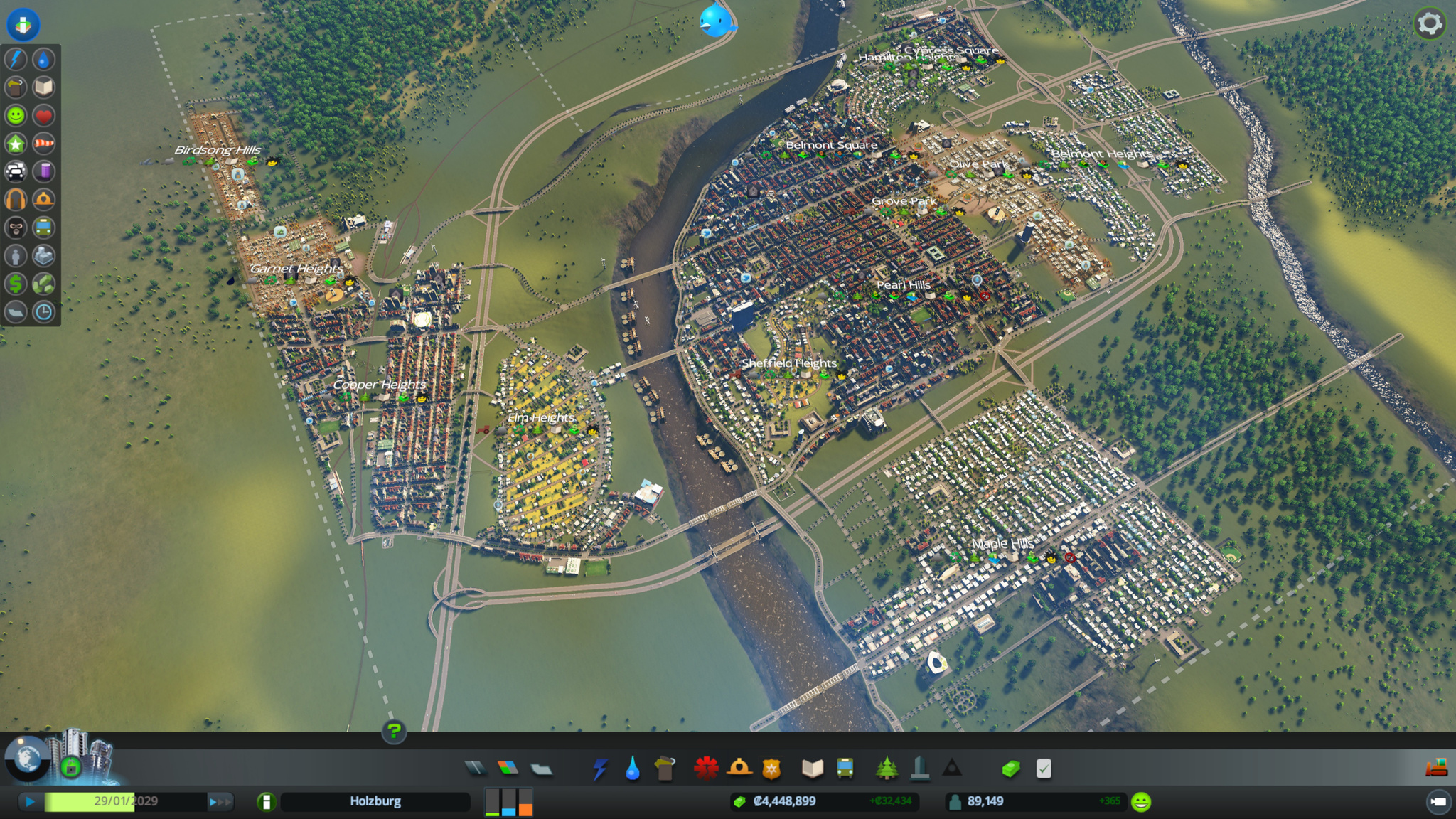Viewport: 1456px width, 819px height.
Task: Activate the bulldozer tool
Action: coord(1436,768)
